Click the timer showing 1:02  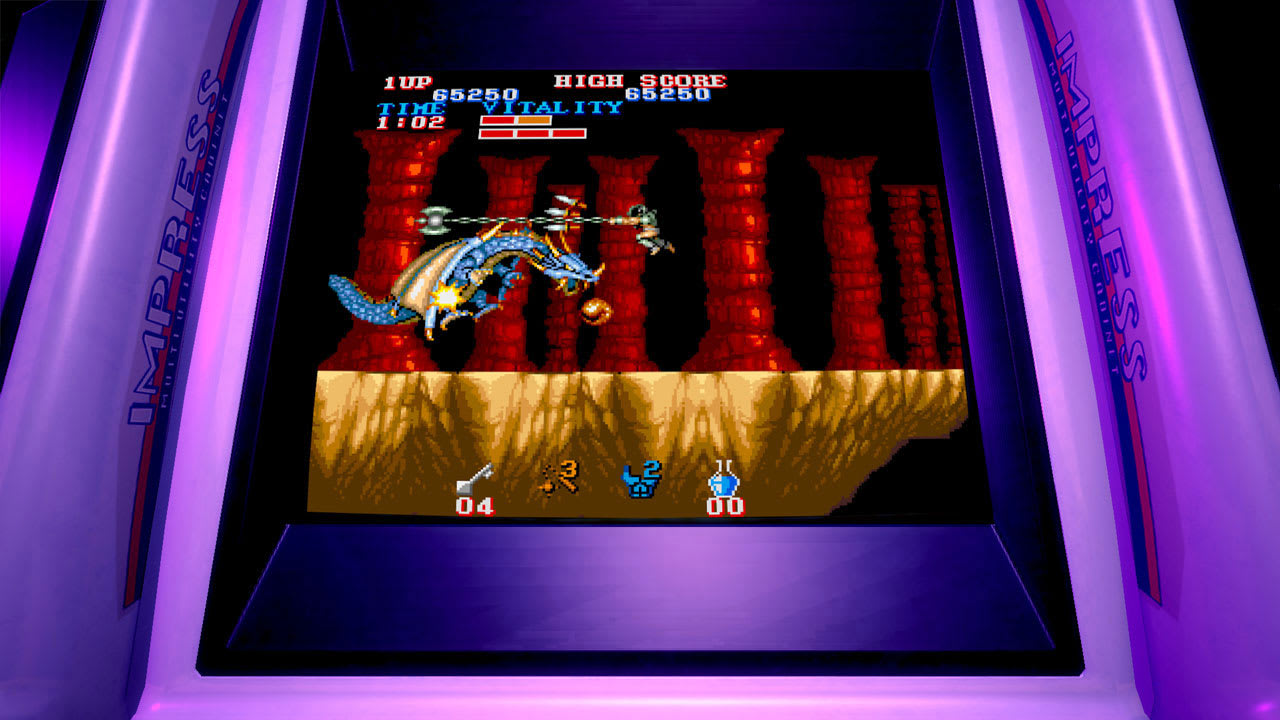coord(410,122)
